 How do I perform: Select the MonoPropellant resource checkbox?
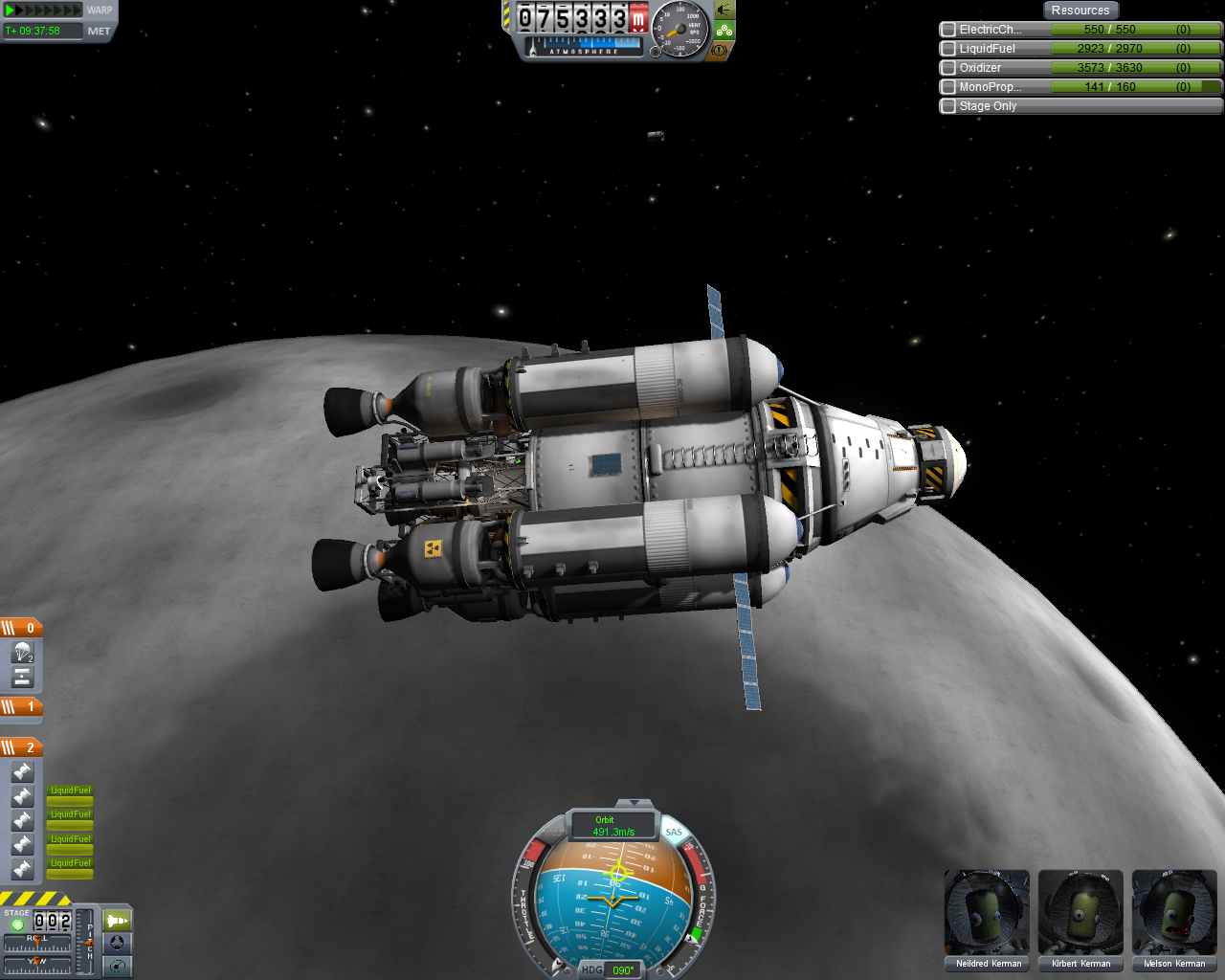(x=948, y=87)
